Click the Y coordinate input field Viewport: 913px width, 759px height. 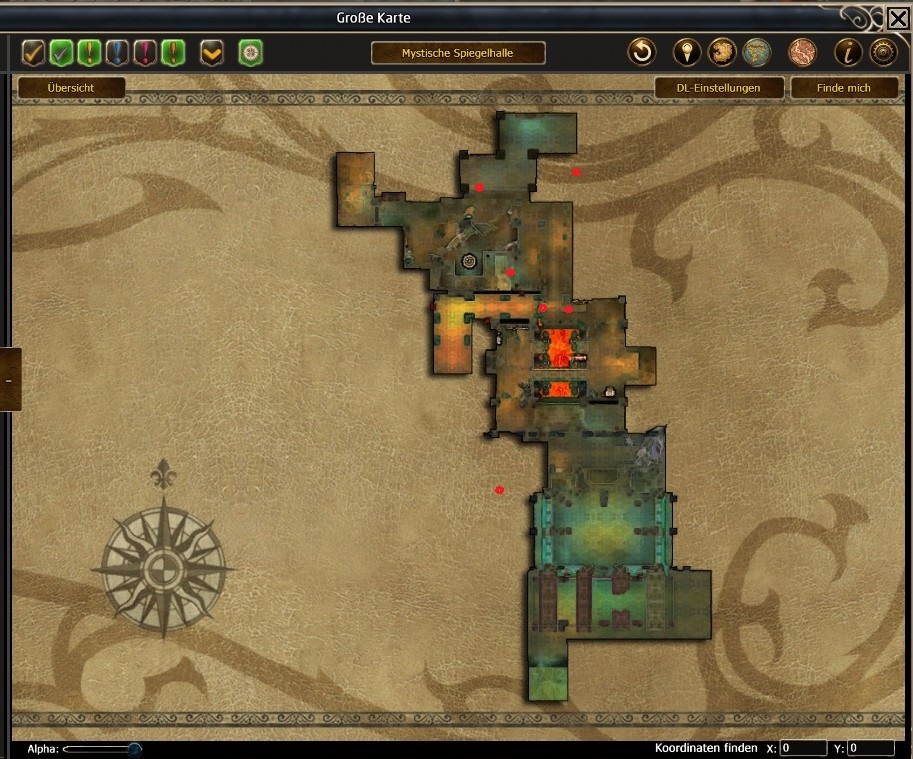871,748
